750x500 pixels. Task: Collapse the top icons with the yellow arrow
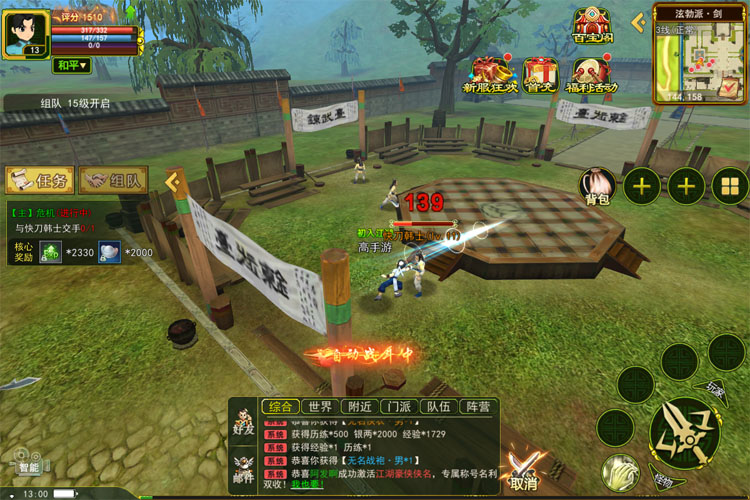coord(638,22)
